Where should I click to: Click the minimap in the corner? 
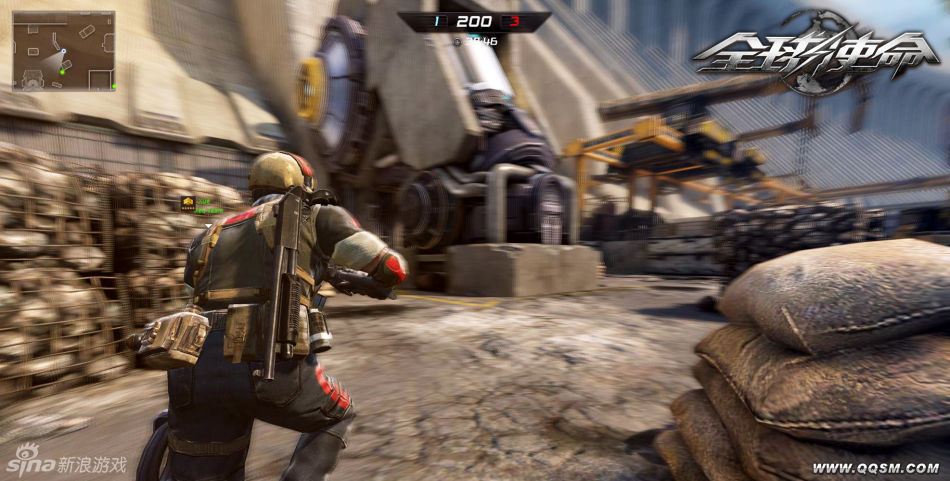pos(63,50)
